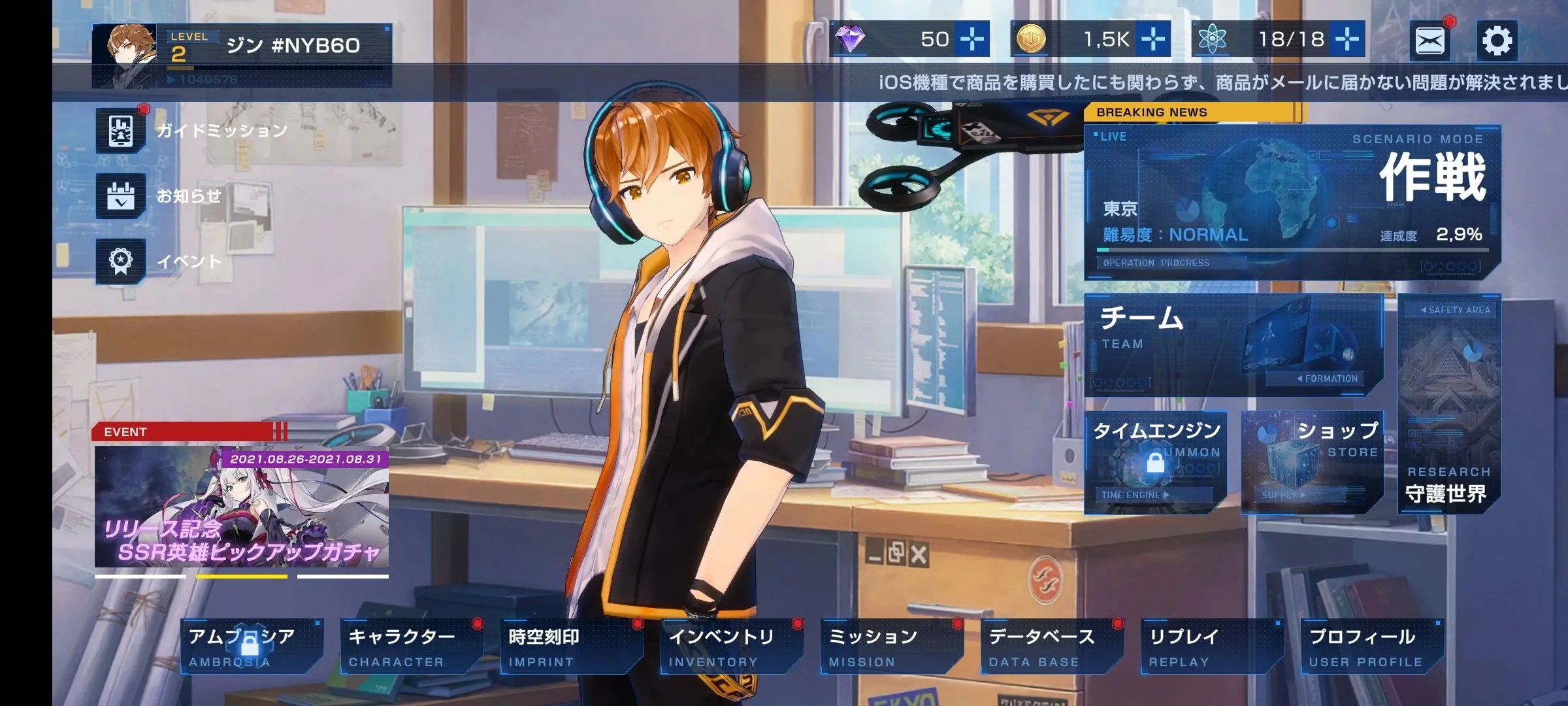Refill stamina using the 18/18 plus button

1347,39
